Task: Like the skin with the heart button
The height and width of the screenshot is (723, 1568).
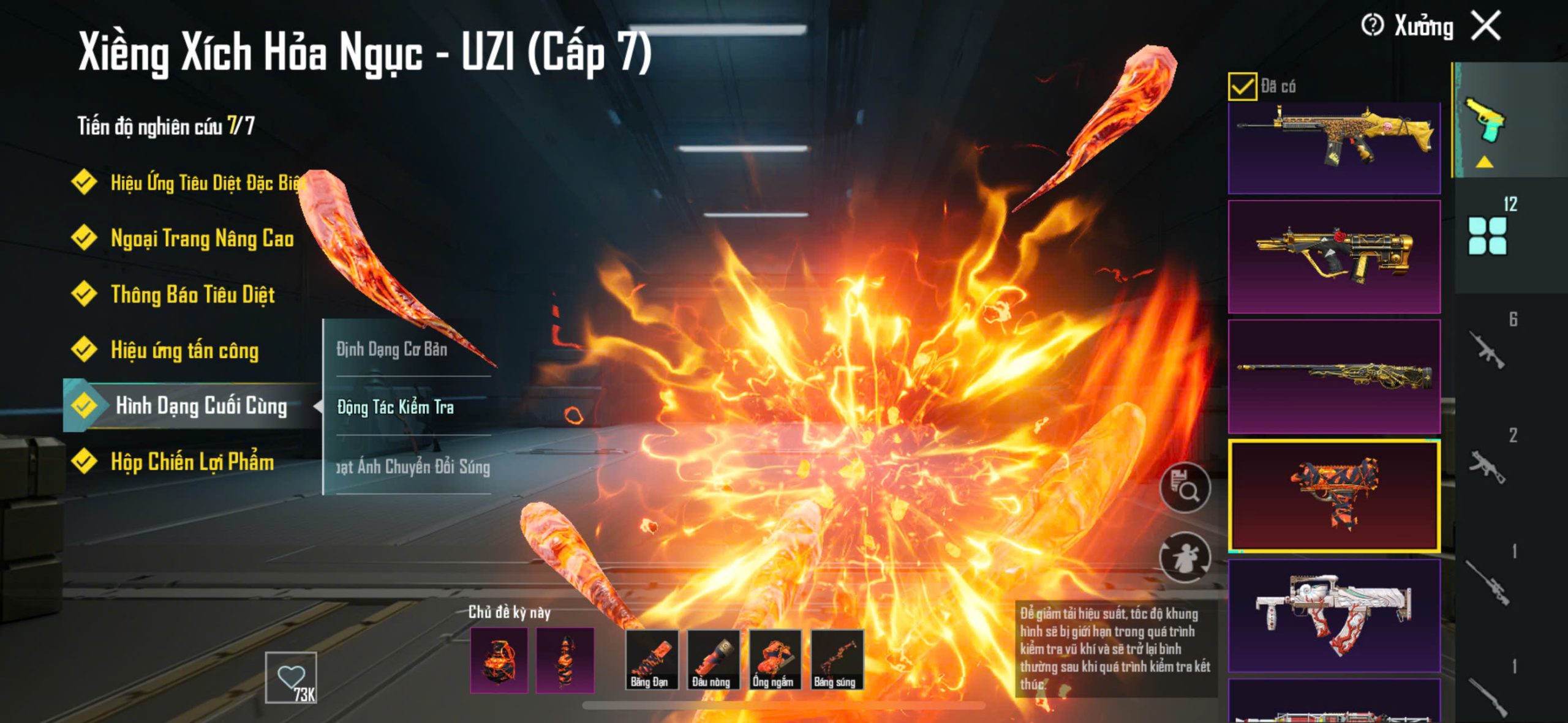Action: click(x=291, y=676)
